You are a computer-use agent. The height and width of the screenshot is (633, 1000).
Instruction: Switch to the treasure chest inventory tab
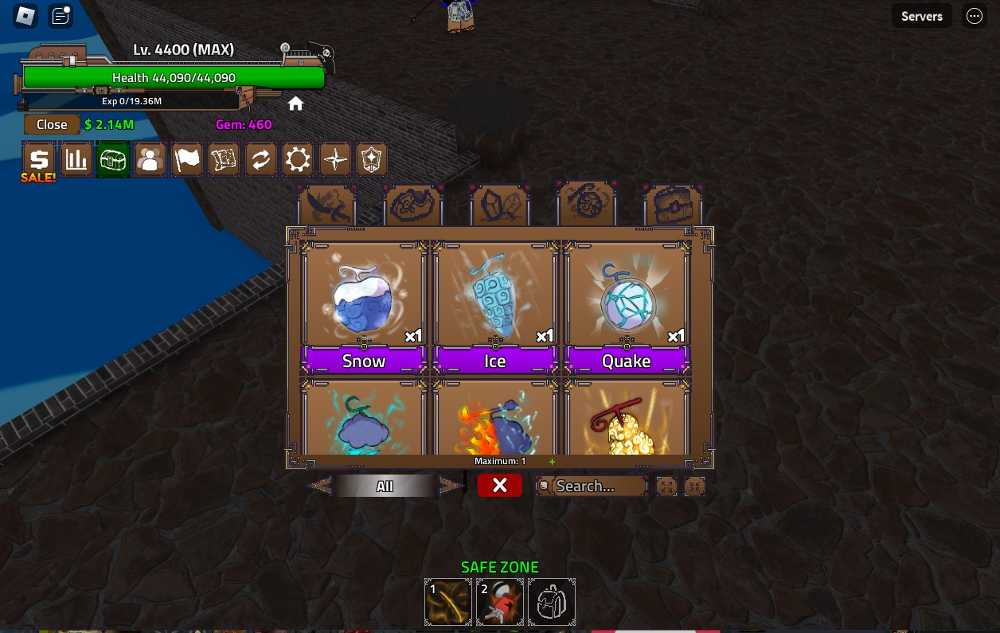[x=672, y=205]
